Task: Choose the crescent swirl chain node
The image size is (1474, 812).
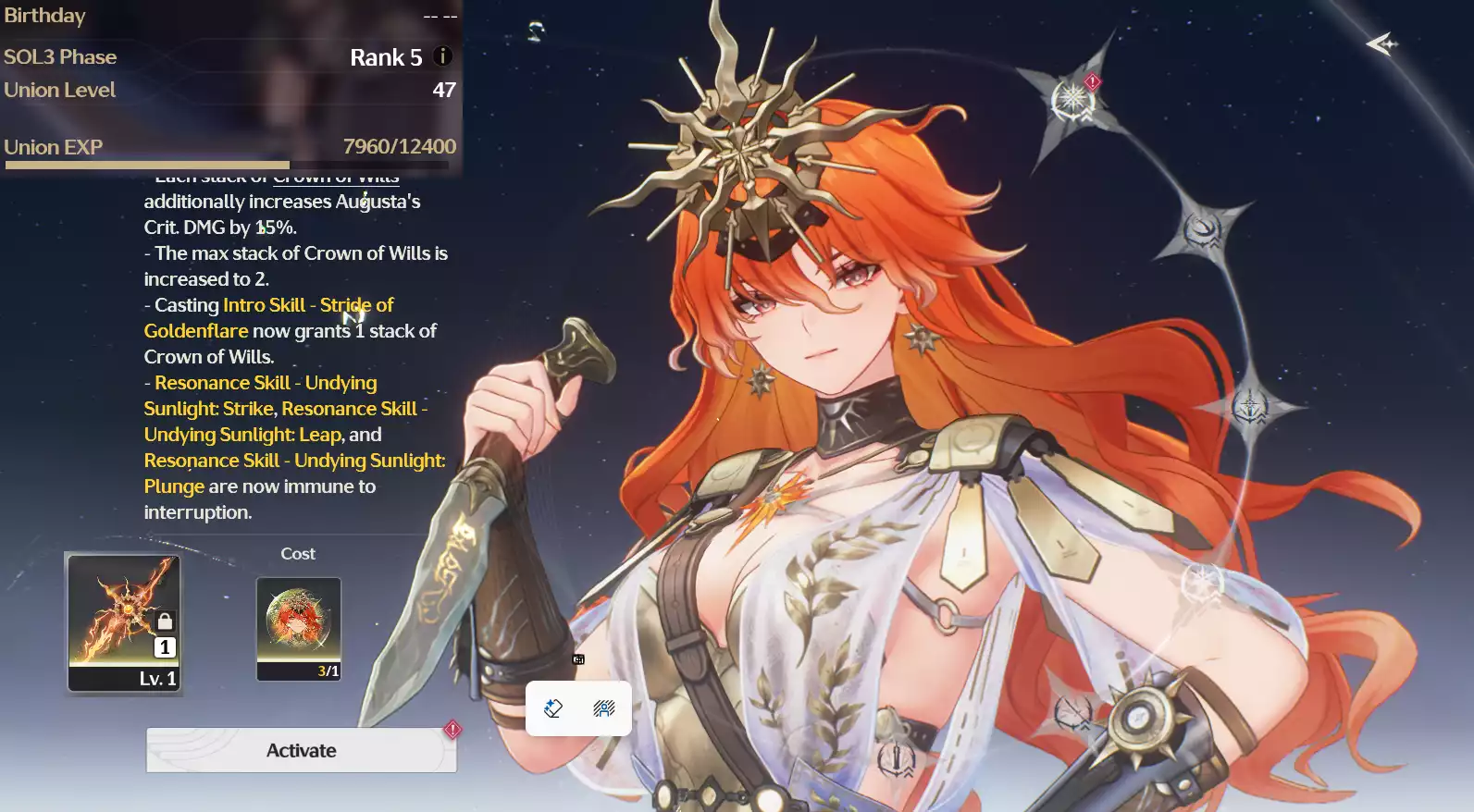Action: pos(1203,228)
